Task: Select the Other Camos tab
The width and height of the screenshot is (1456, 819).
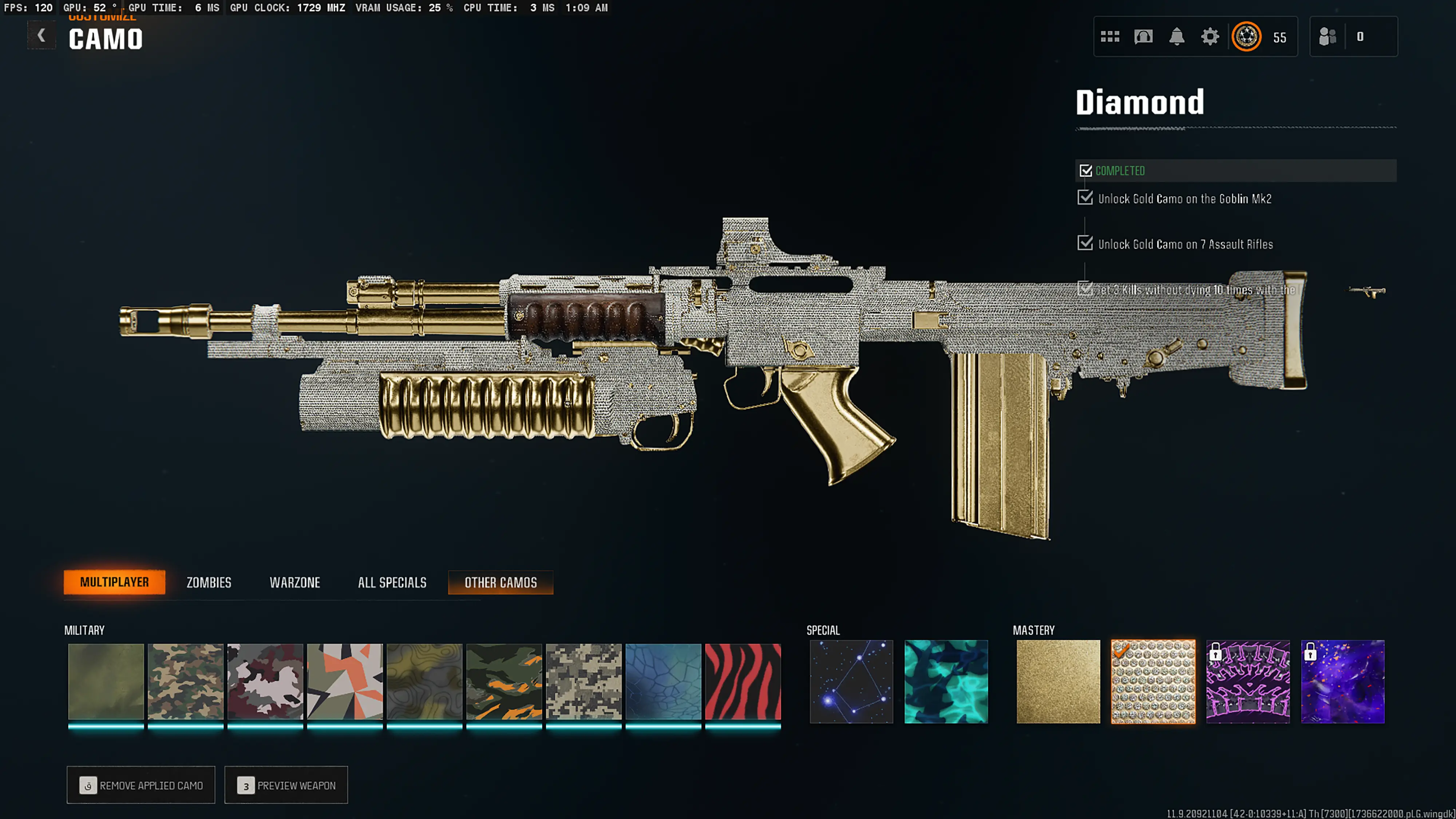Action: (500, 582)
